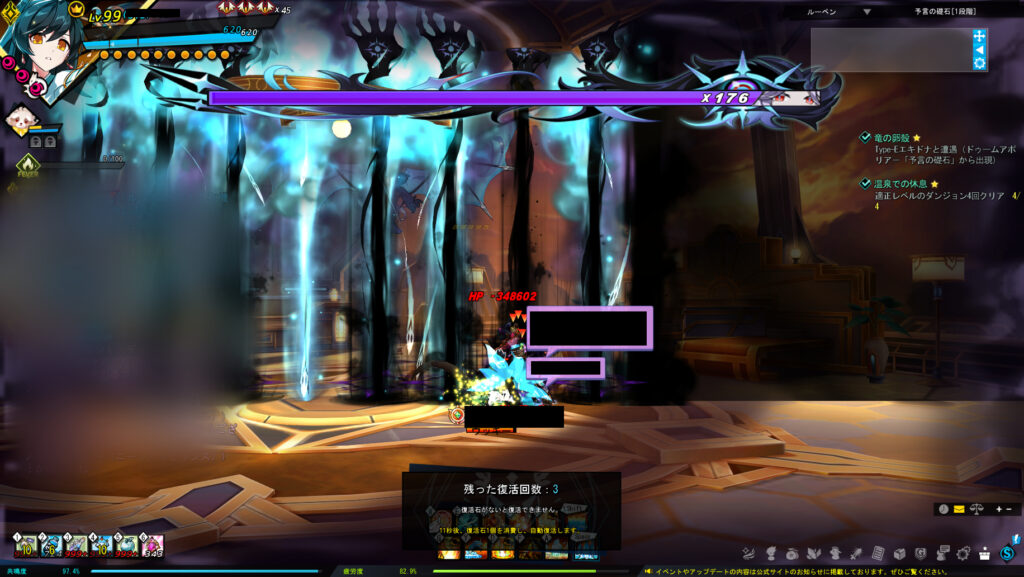Viewport: 1024px width, 577px height.
Task: Open the quest document list icon
Action: (x=877, y=553)
